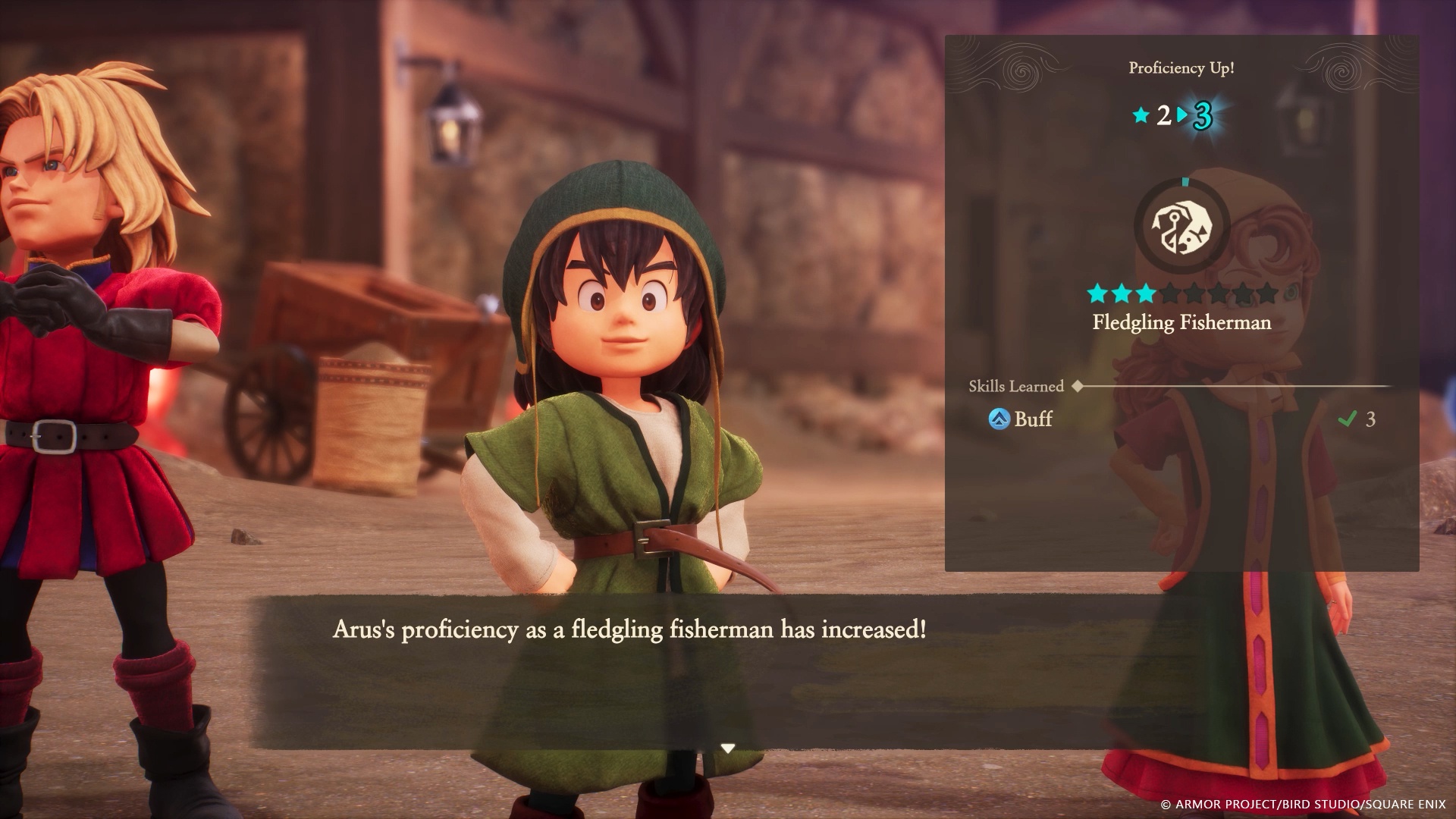Toggle the blue arrow inside the Buff icon
The height and width of the screenshot is (819, 1456).
(999, 419)
